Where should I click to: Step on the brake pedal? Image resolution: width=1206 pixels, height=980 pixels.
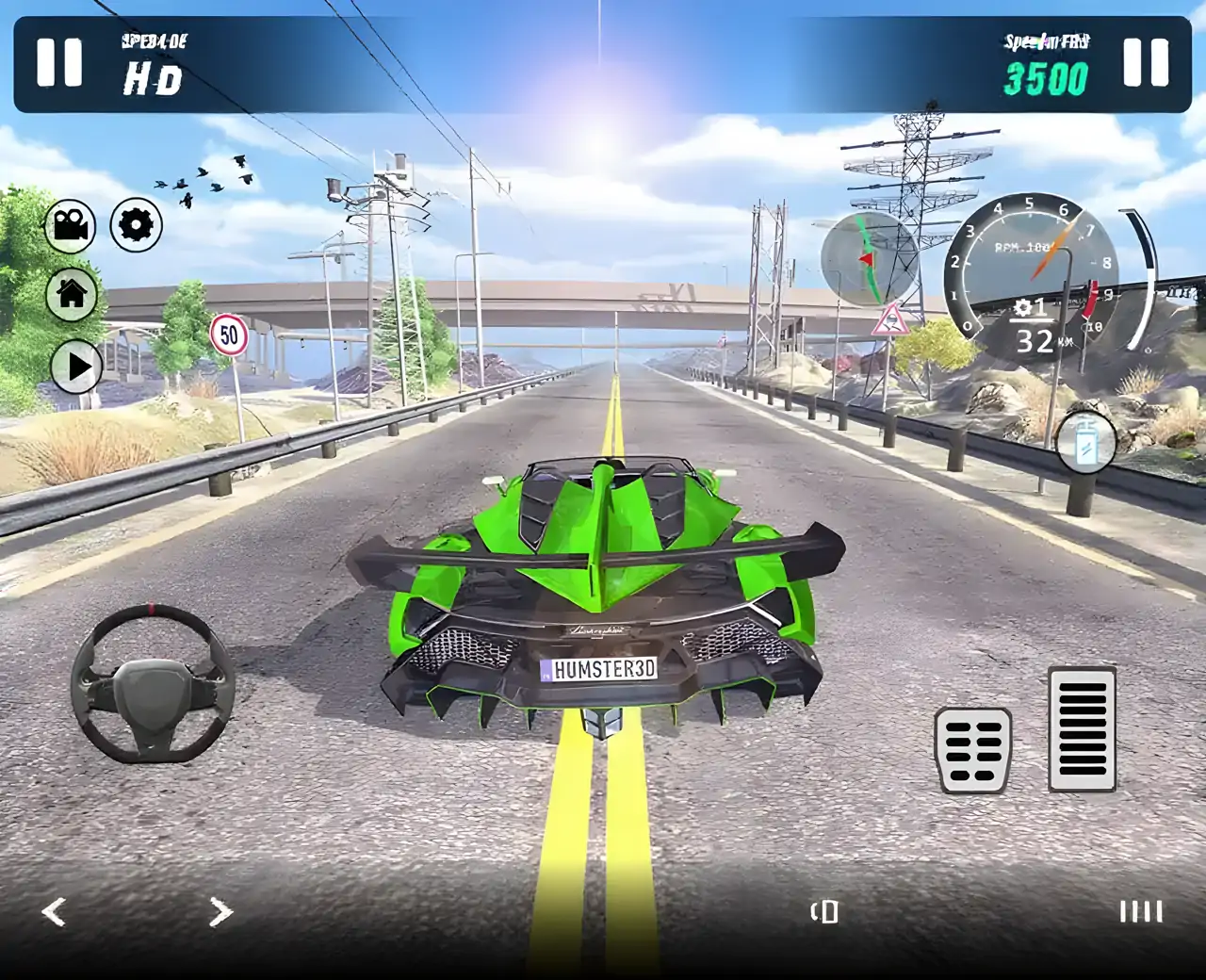[x=973, y=750]
